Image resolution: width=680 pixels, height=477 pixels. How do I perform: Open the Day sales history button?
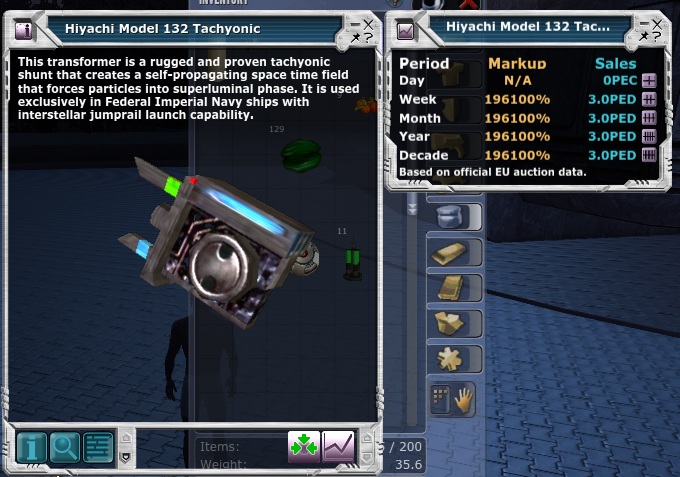(x=648, y=81)
